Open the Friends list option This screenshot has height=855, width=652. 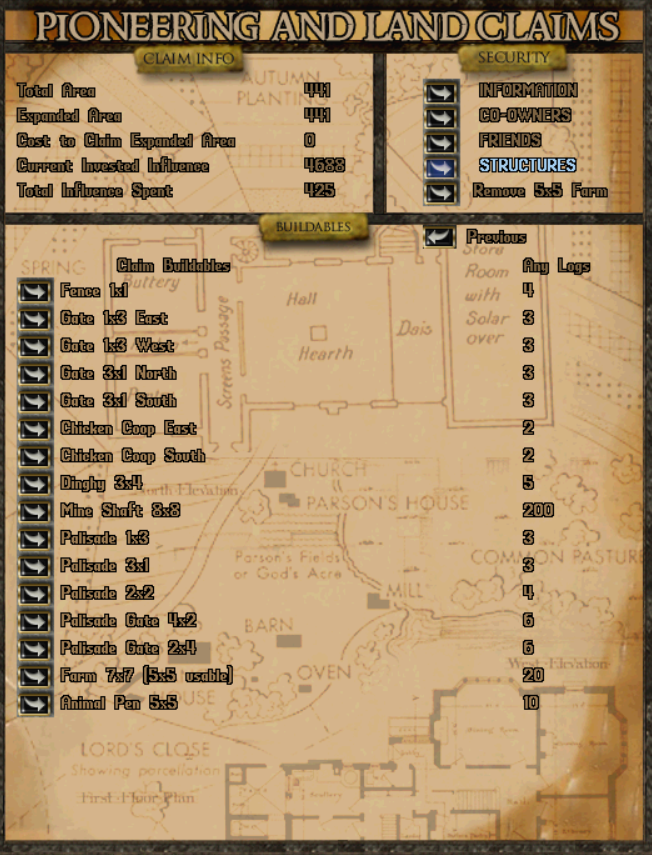(441, 142)
